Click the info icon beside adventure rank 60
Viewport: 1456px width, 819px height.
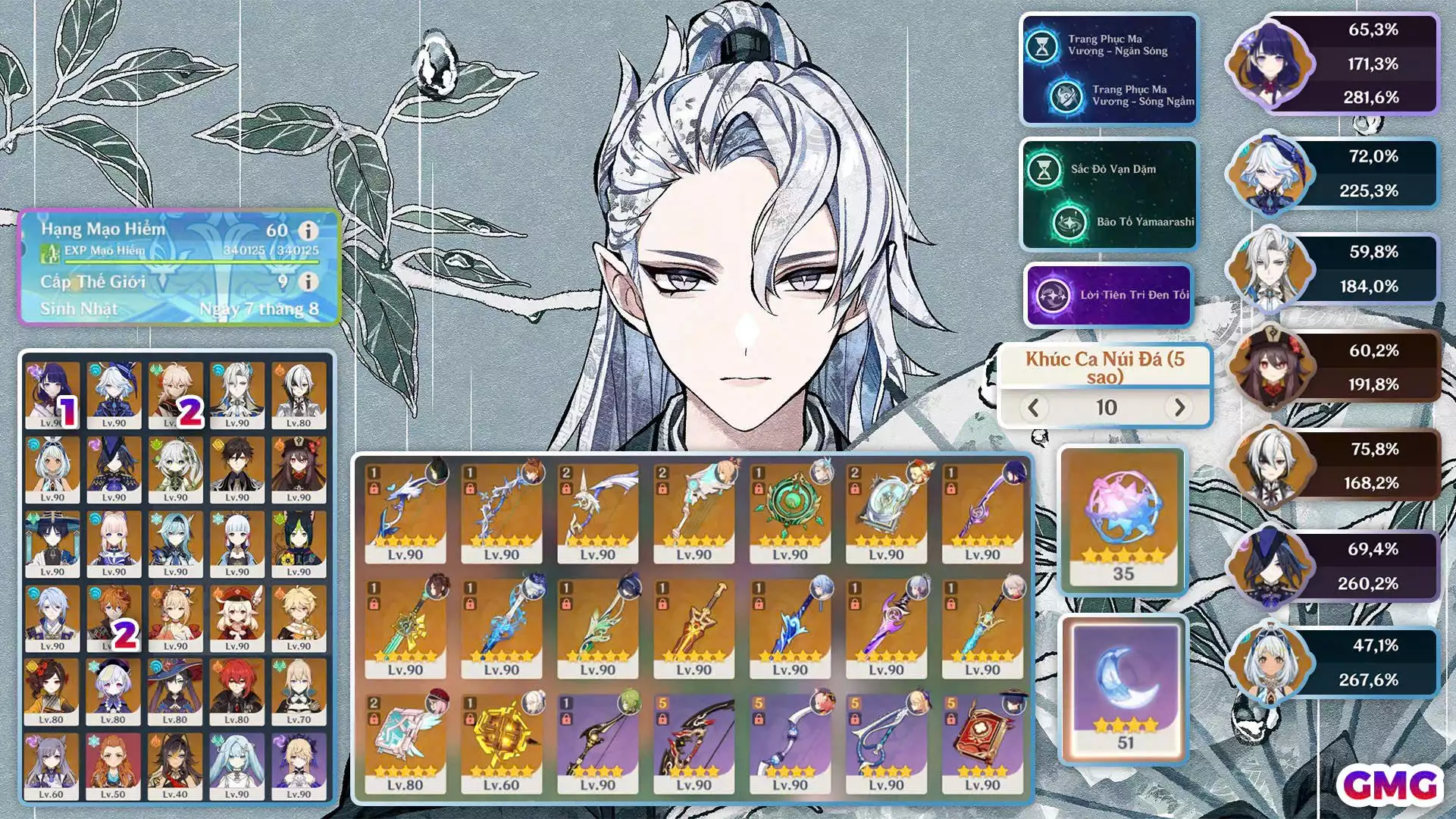click(x=308, y=231)
